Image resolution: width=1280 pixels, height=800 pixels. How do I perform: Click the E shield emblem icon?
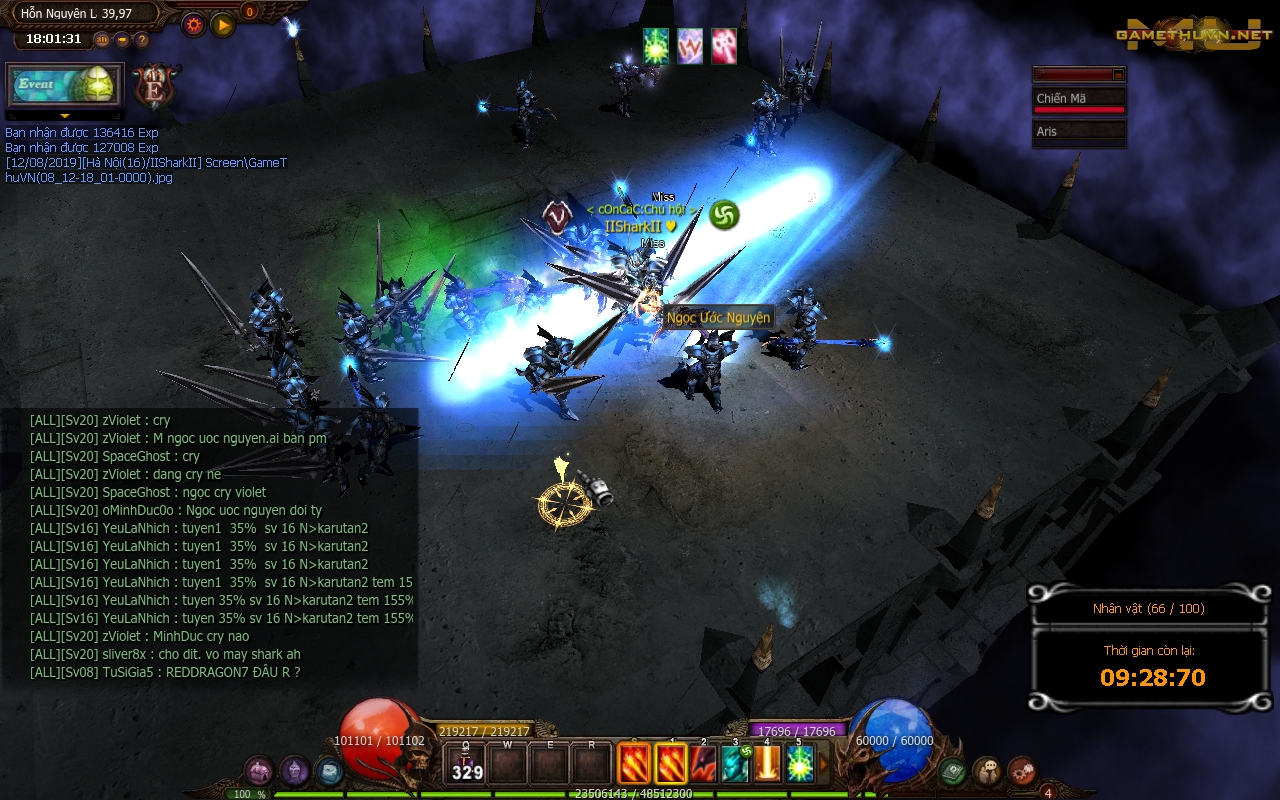[x=155, y=86]
